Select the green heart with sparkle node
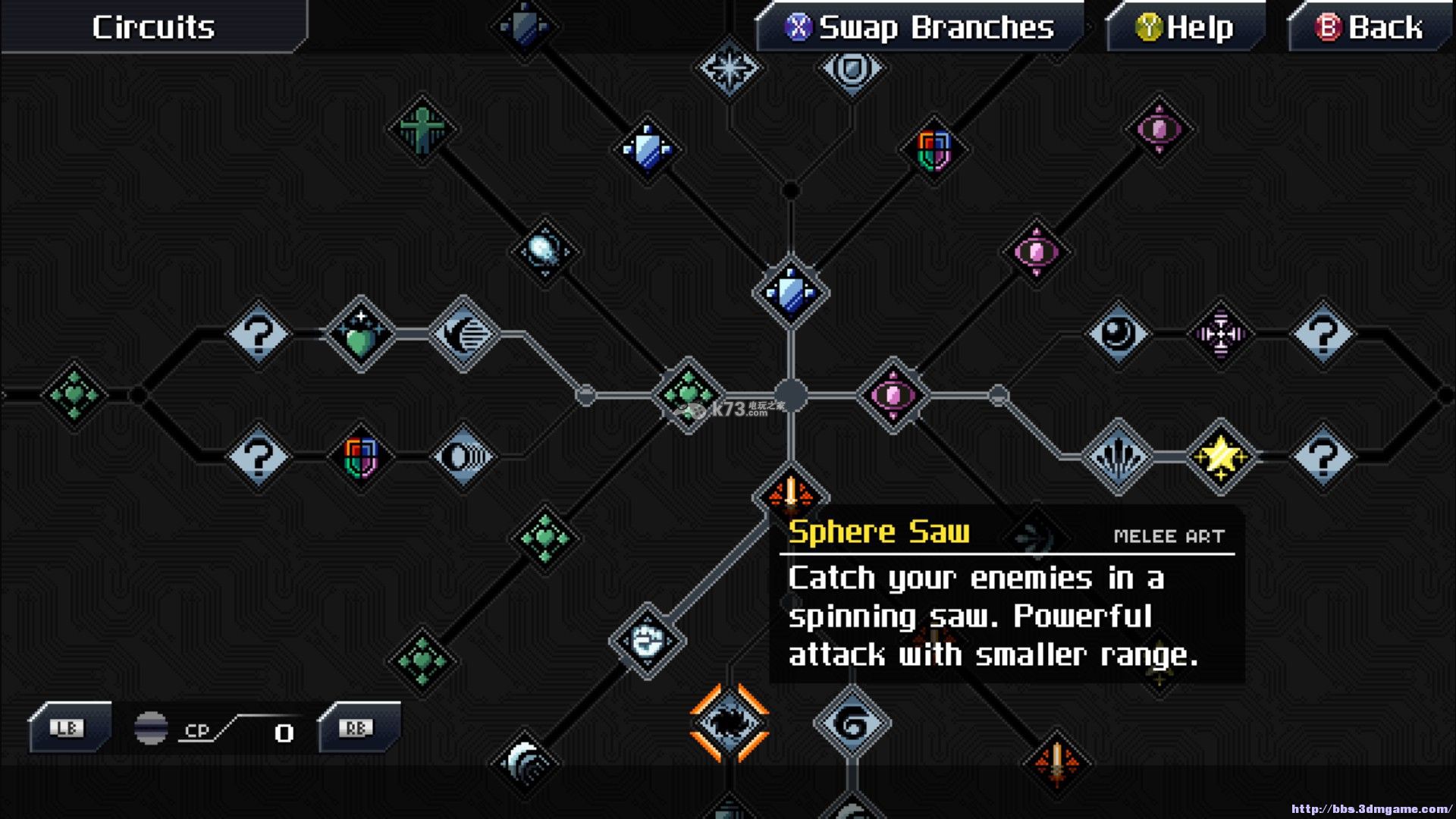 pos(360,334)
